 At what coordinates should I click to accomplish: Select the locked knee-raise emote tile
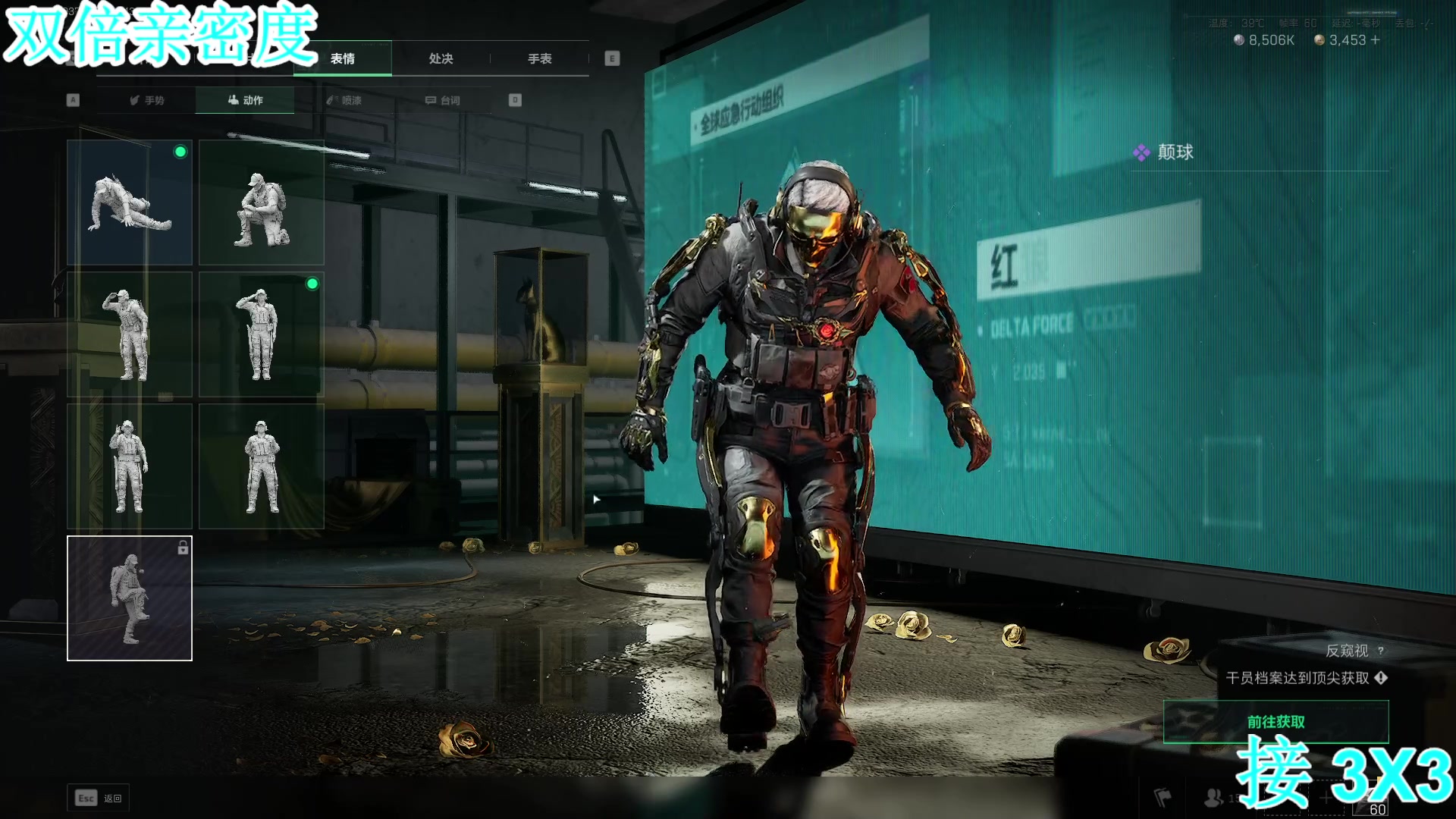pyautogui.click(x=130, y=598)
